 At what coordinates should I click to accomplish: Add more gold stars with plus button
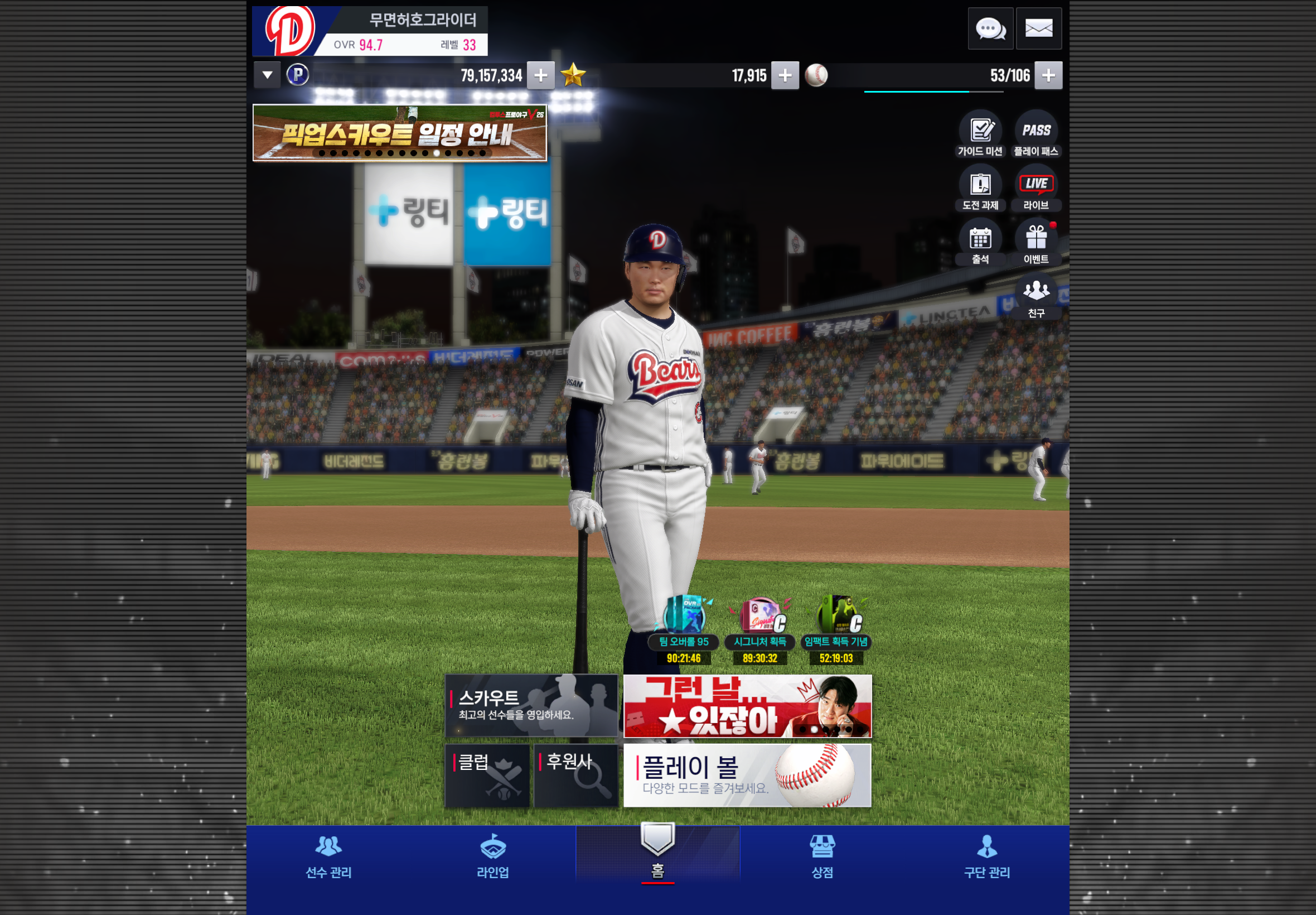click(785, 75)
